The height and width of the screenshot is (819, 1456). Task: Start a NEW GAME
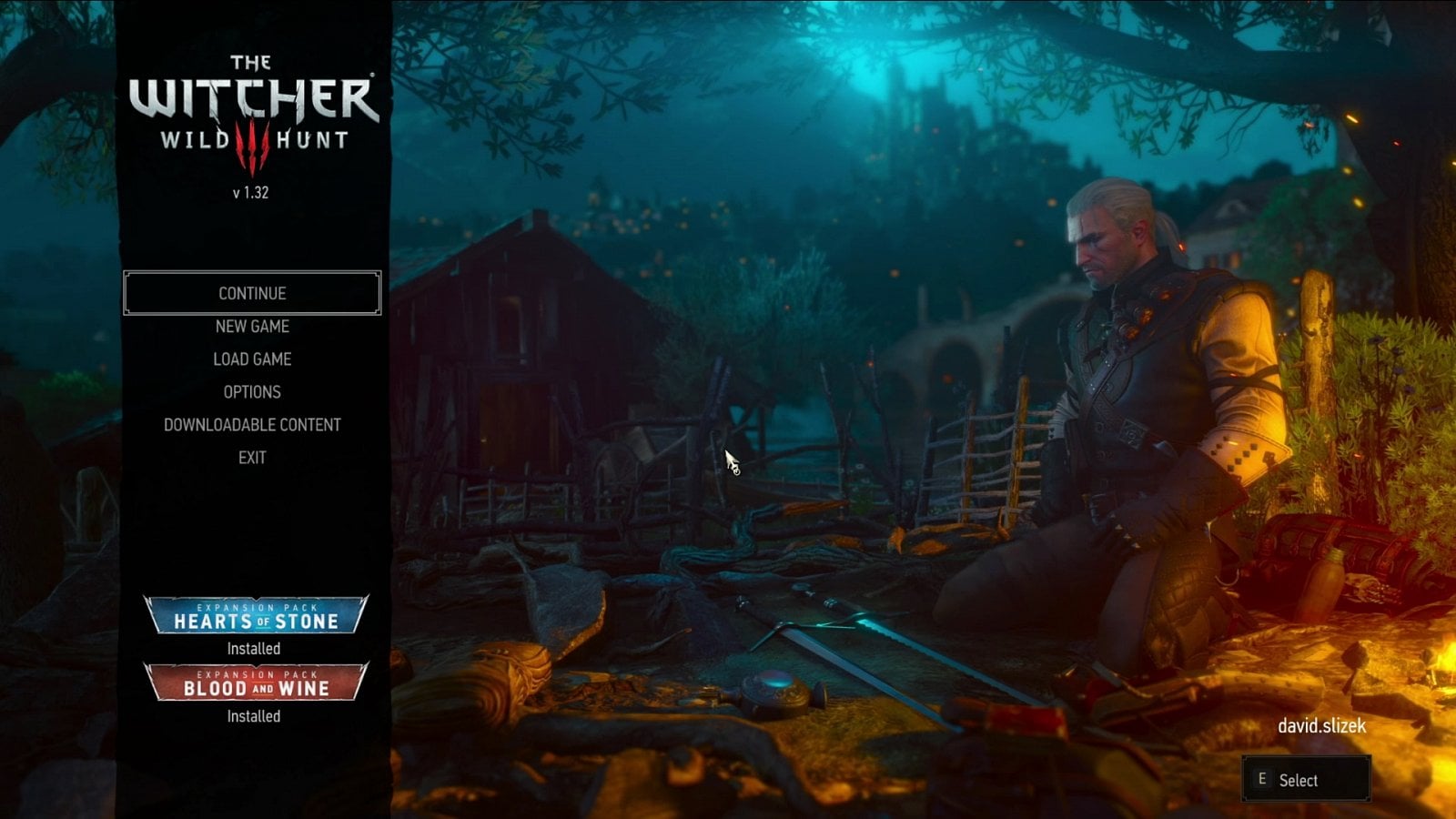[254, 326]
